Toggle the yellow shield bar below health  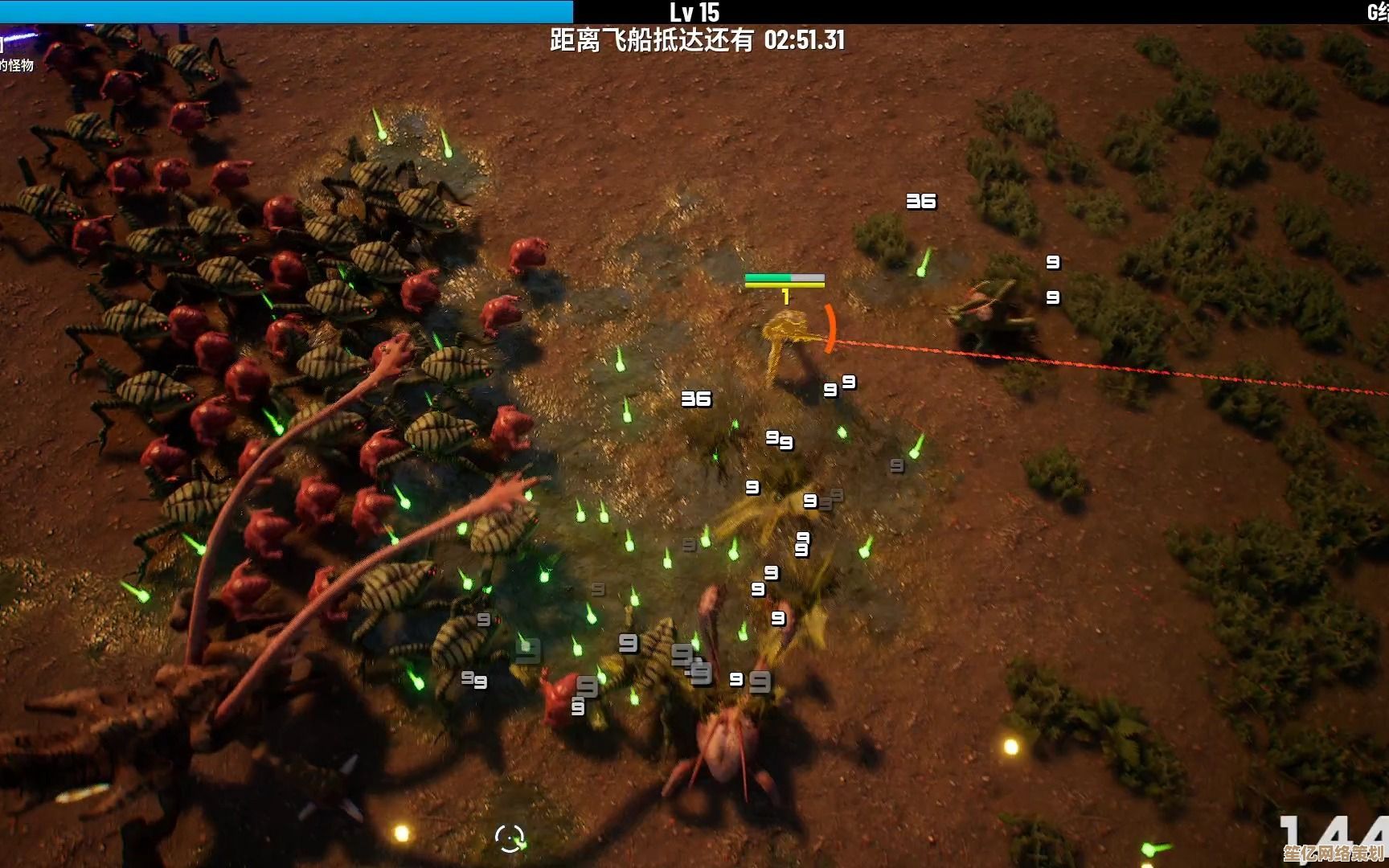coord(784,286)
